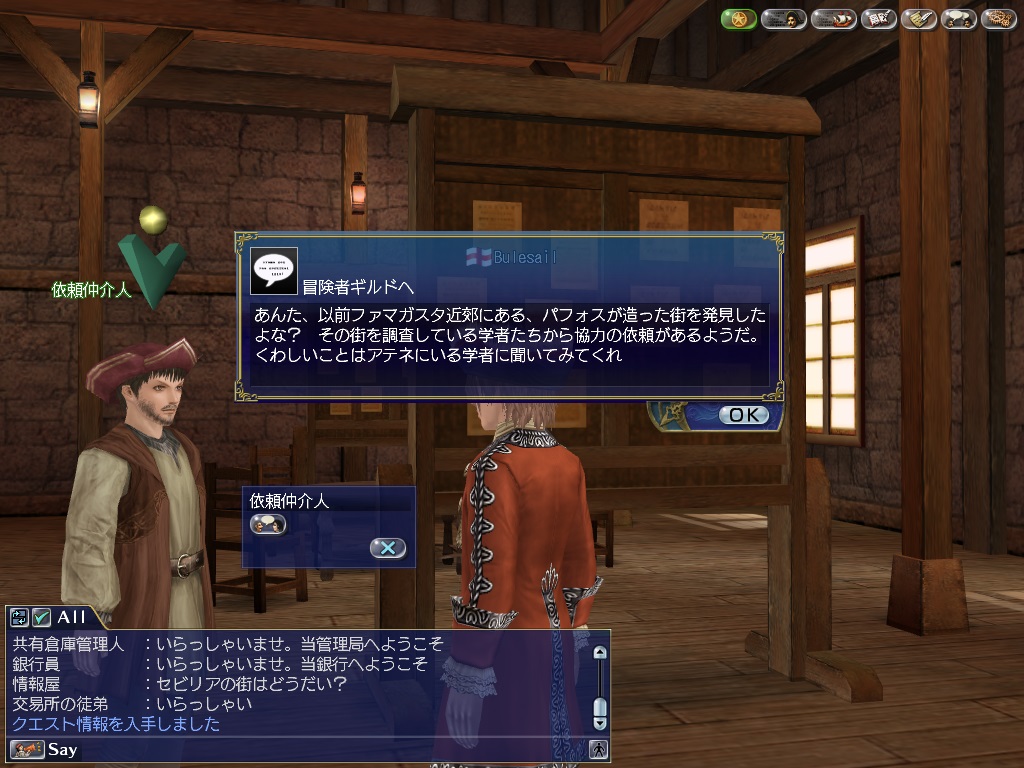Change the Say chat mode megaphone

click(x=27, y=749)
